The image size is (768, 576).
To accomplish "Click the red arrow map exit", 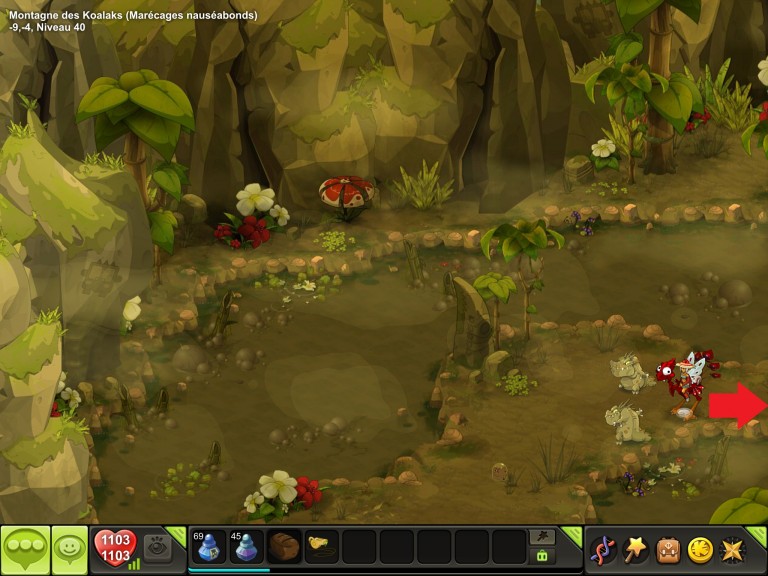I will (x=737, y=404).
